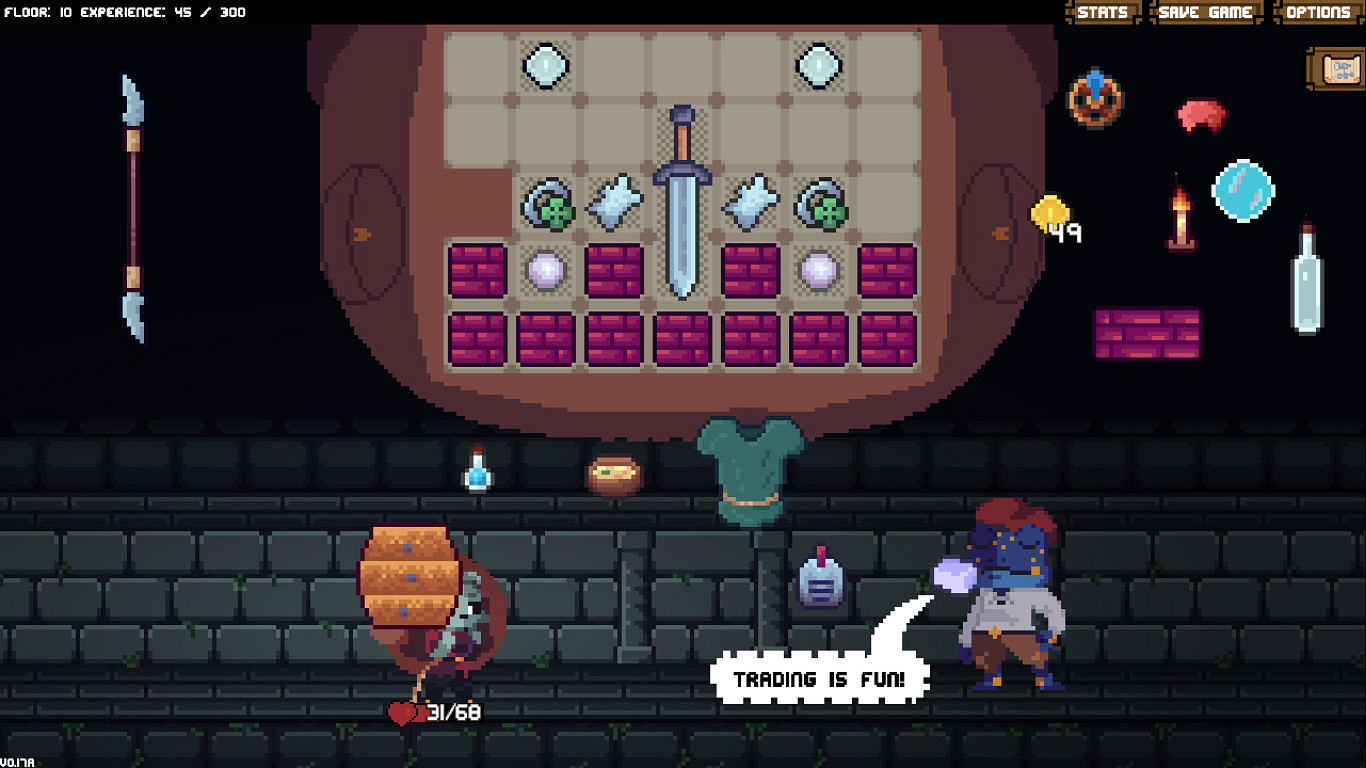Click the health bar showing 31/68
Viewport: 1366px width, 768px height.
tap(433, 713)
